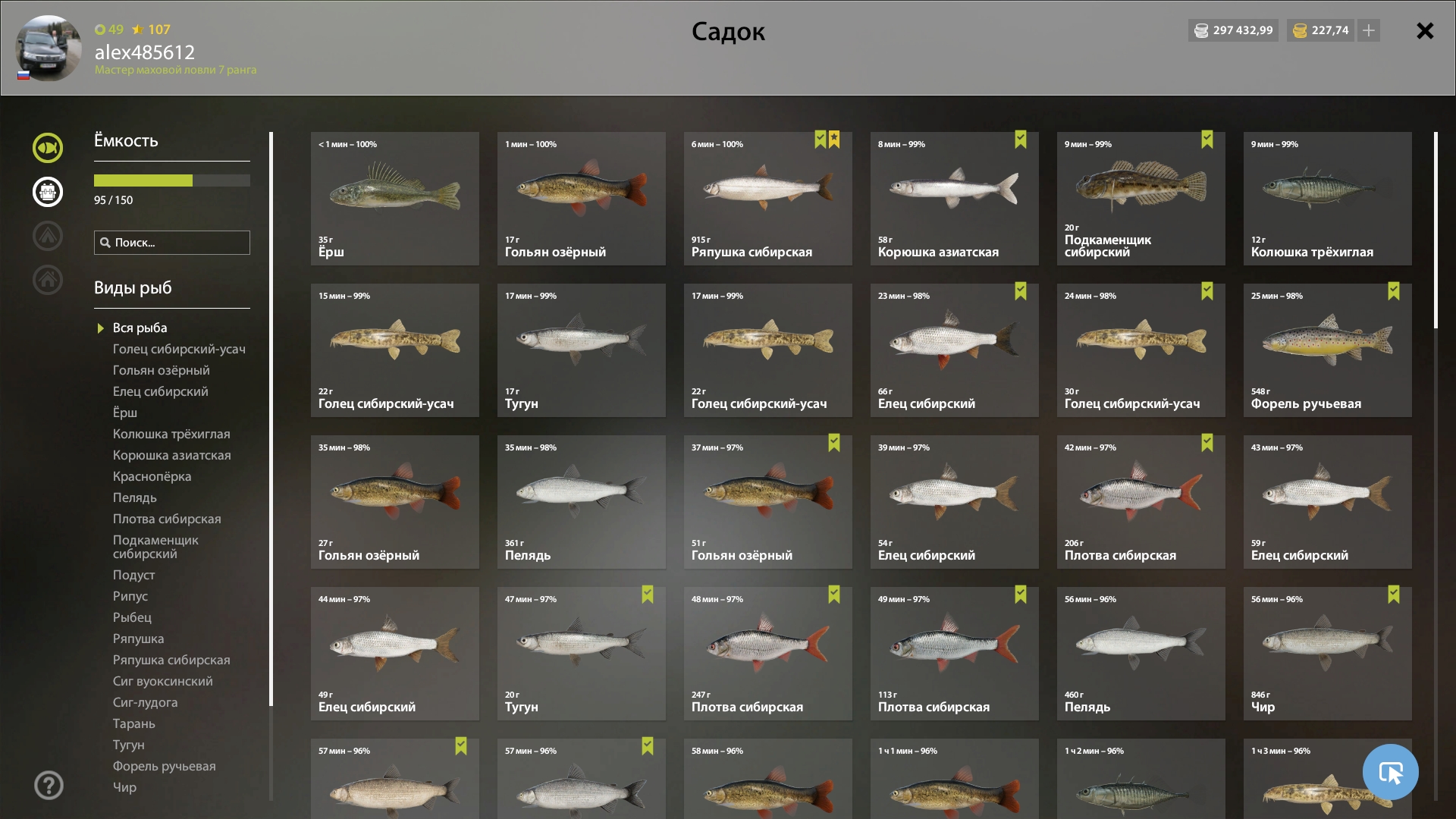Viewport: 1456px width, 819px height.
Task: Select the Вся рыба filter
Action: 140,328
